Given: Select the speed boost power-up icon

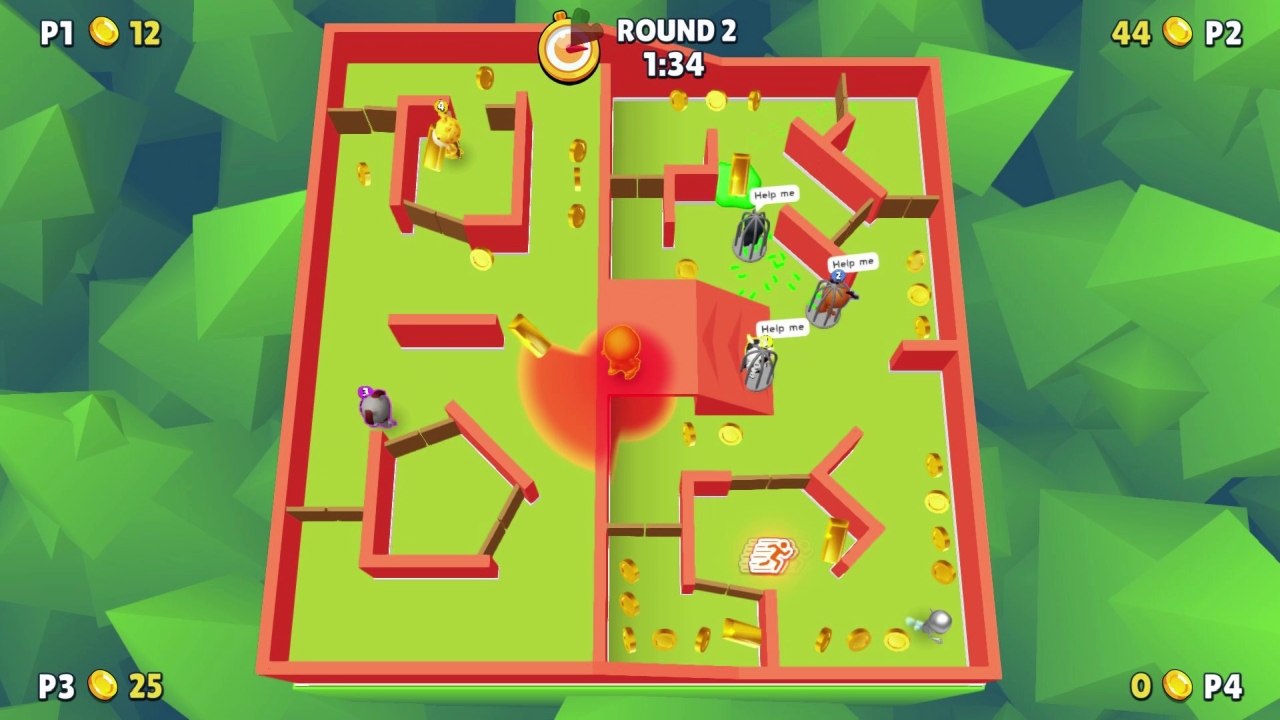Looking at the screenshot, I should [x=770, y=555].
